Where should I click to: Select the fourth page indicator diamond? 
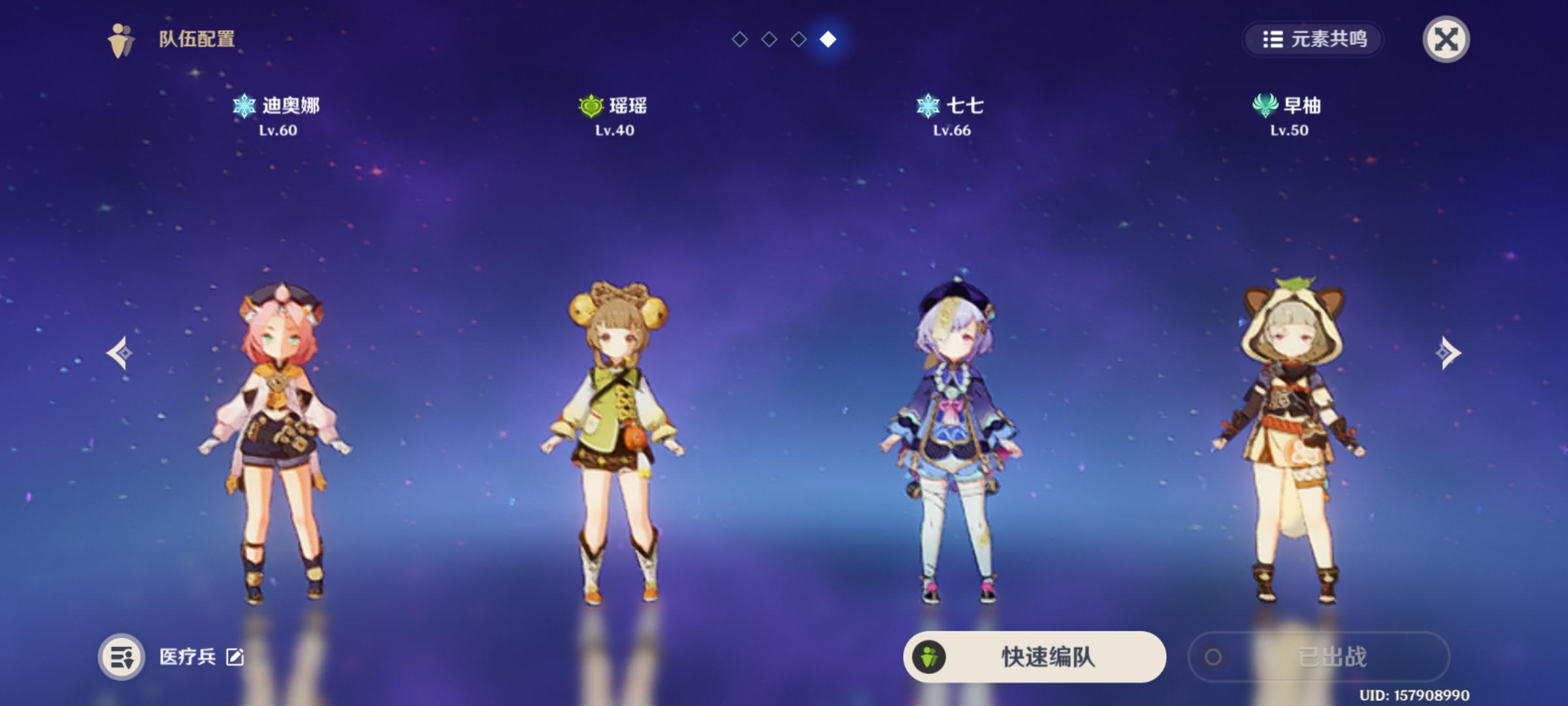pos(828,38)
